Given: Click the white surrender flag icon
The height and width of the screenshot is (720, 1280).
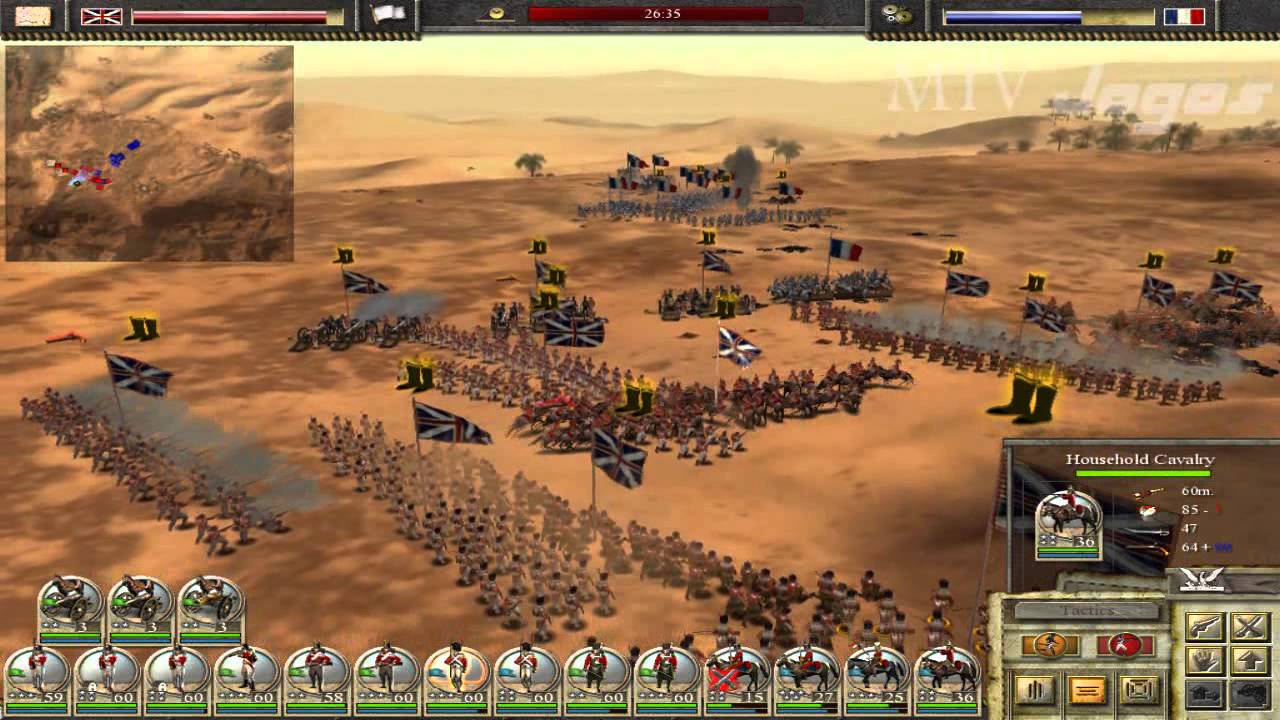Looking at the screenshot, I should [387, 15].
